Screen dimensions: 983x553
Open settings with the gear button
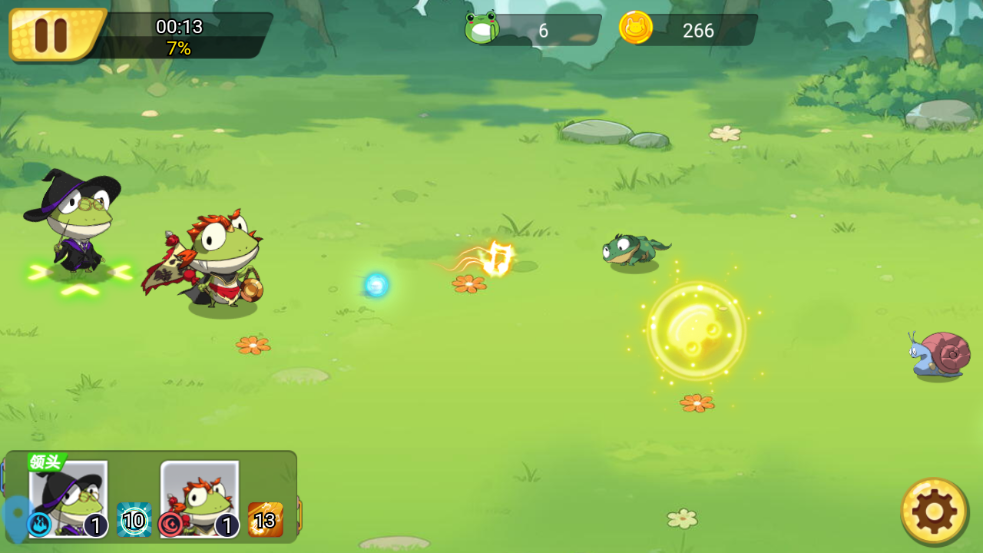934,511
